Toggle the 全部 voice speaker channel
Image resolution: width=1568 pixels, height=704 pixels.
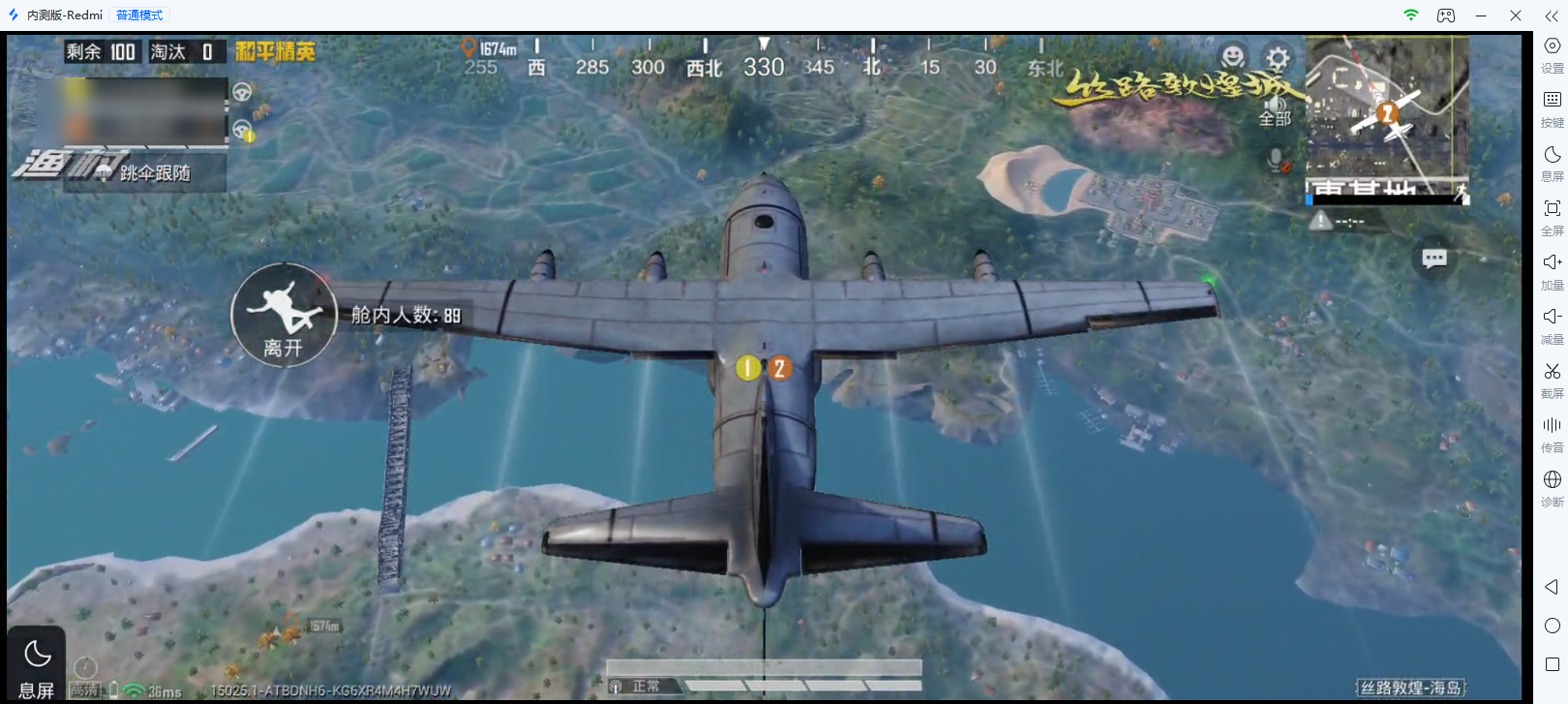[x=1275, y=112]
